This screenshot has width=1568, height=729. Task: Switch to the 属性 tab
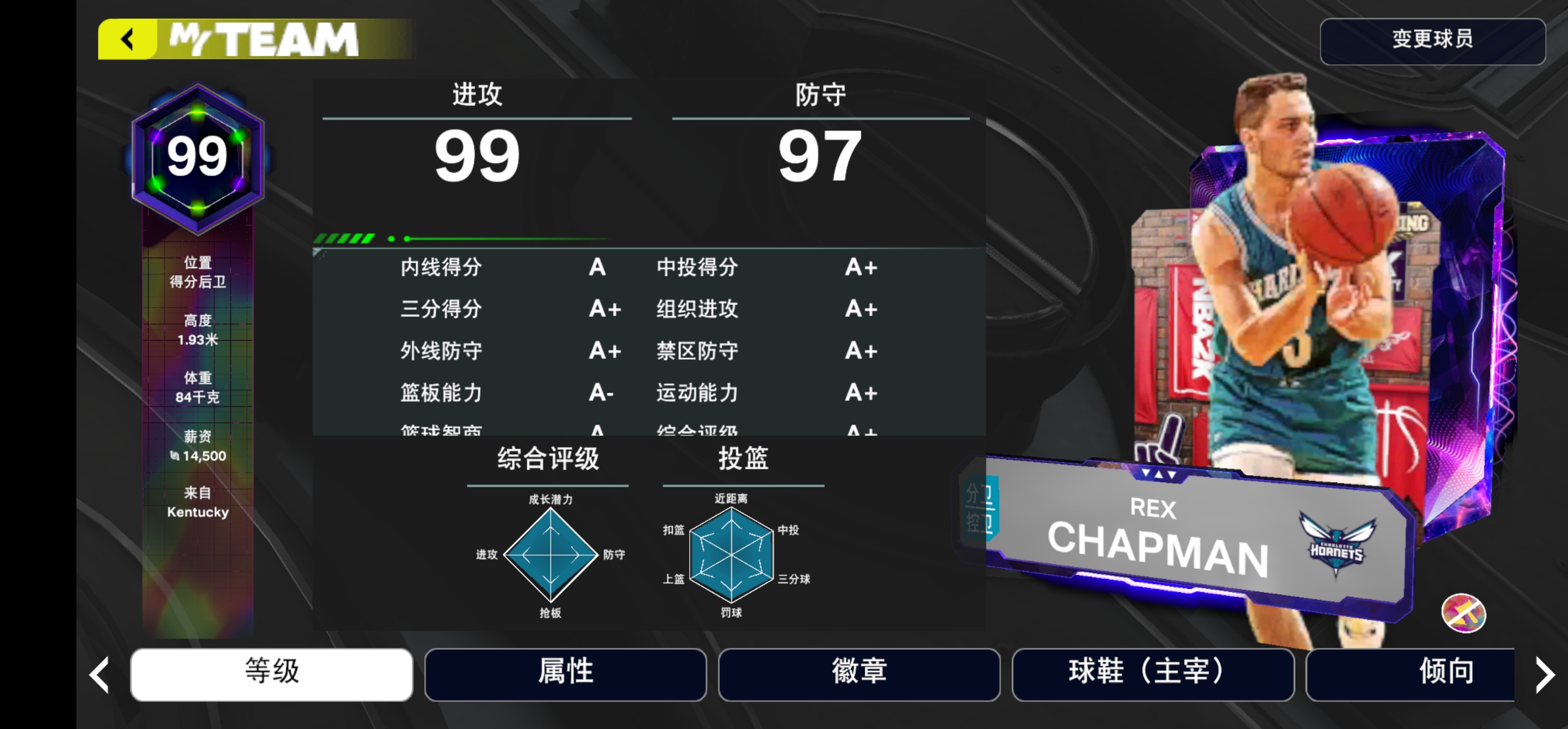[x=565, y=673]
